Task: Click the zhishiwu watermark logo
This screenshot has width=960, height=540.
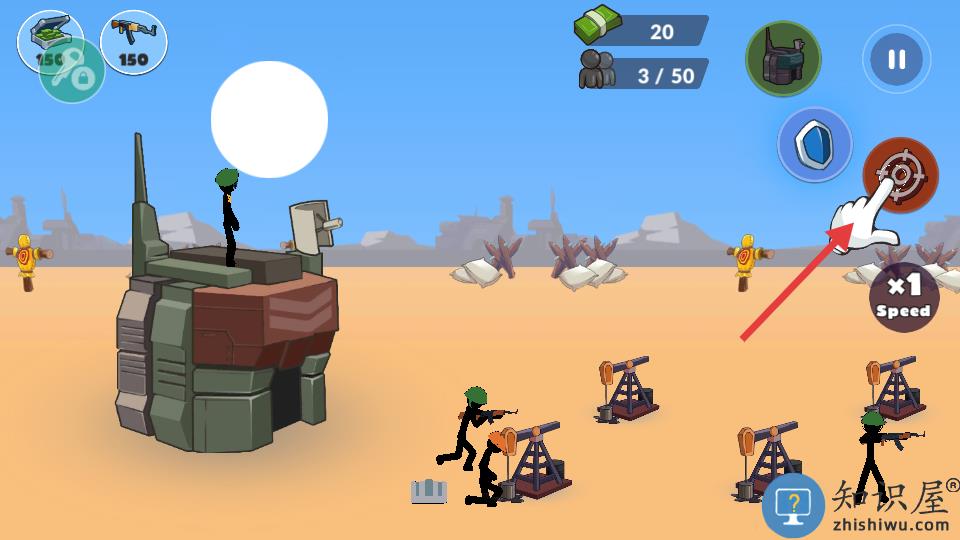Action: coord(860,505)
